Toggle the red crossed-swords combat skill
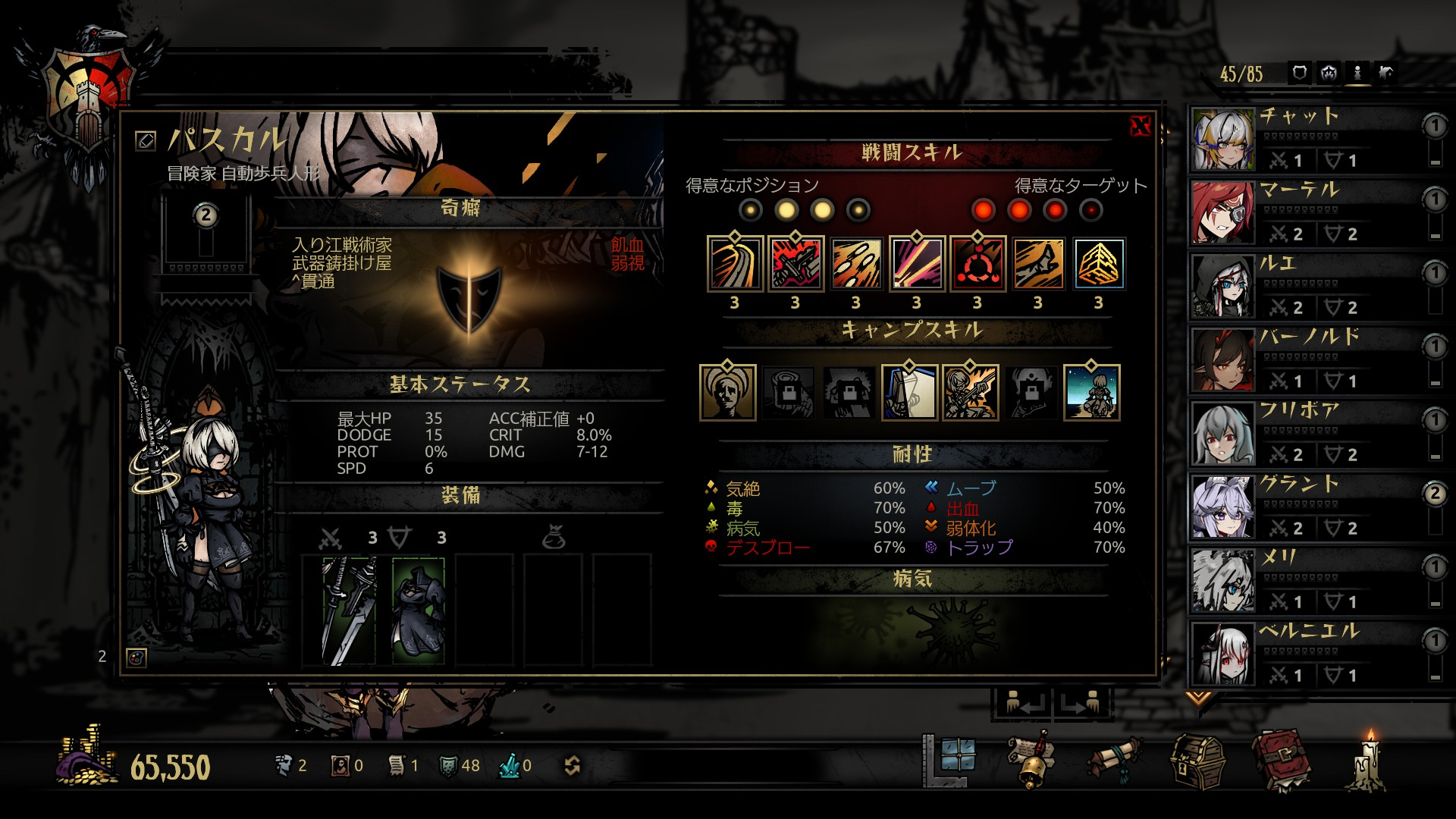Image resolution: width=1456 pixels, height=819 pixels. [795, 264]
